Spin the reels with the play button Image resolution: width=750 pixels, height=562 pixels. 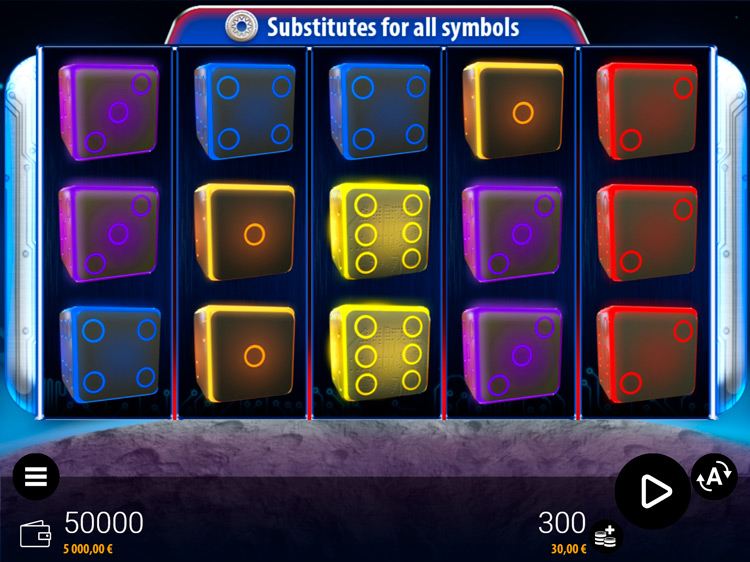tap(653, 490)
